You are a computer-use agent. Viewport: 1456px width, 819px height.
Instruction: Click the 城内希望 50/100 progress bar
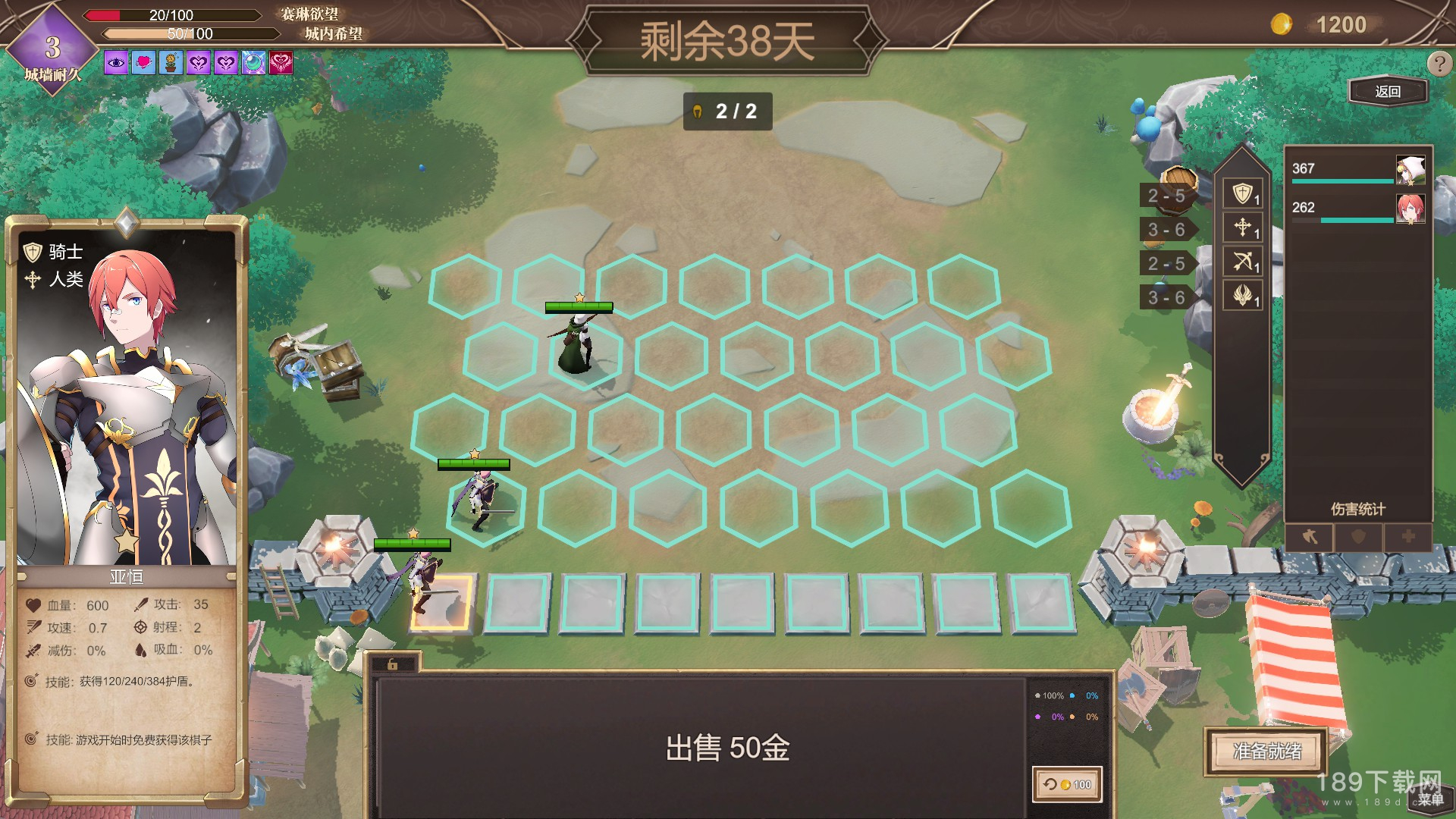point(190,33)
